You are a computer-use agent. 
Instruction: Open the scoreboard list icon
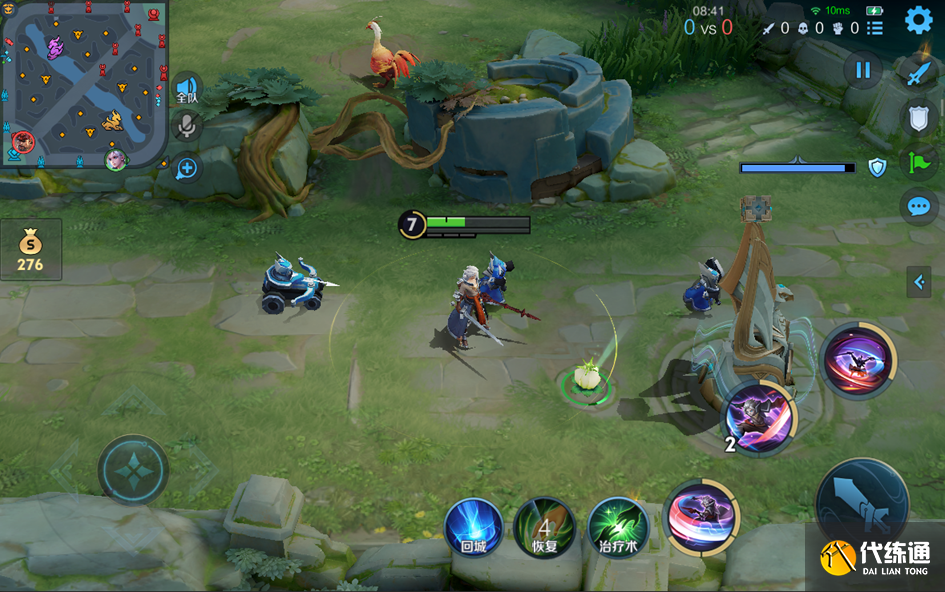pyautogui.click(x=875, y=28)
